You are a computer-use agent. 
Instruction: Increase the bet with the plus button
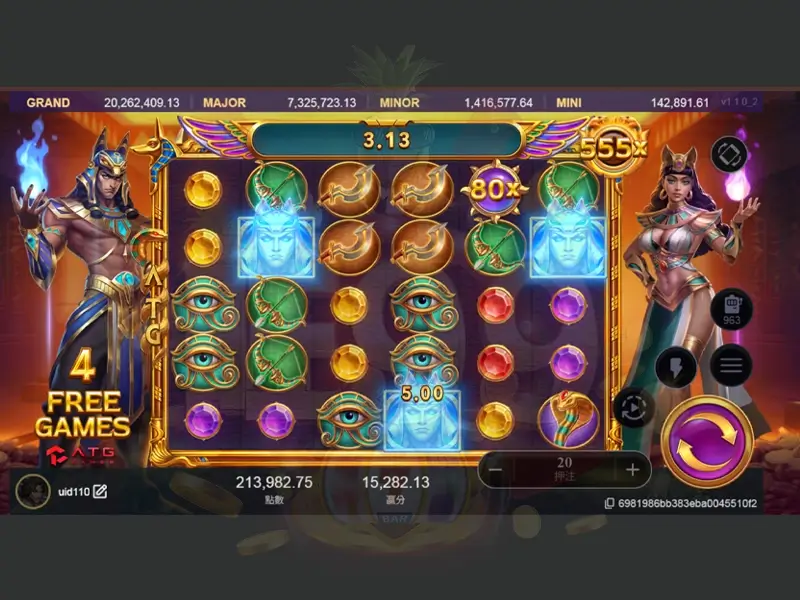632,469
